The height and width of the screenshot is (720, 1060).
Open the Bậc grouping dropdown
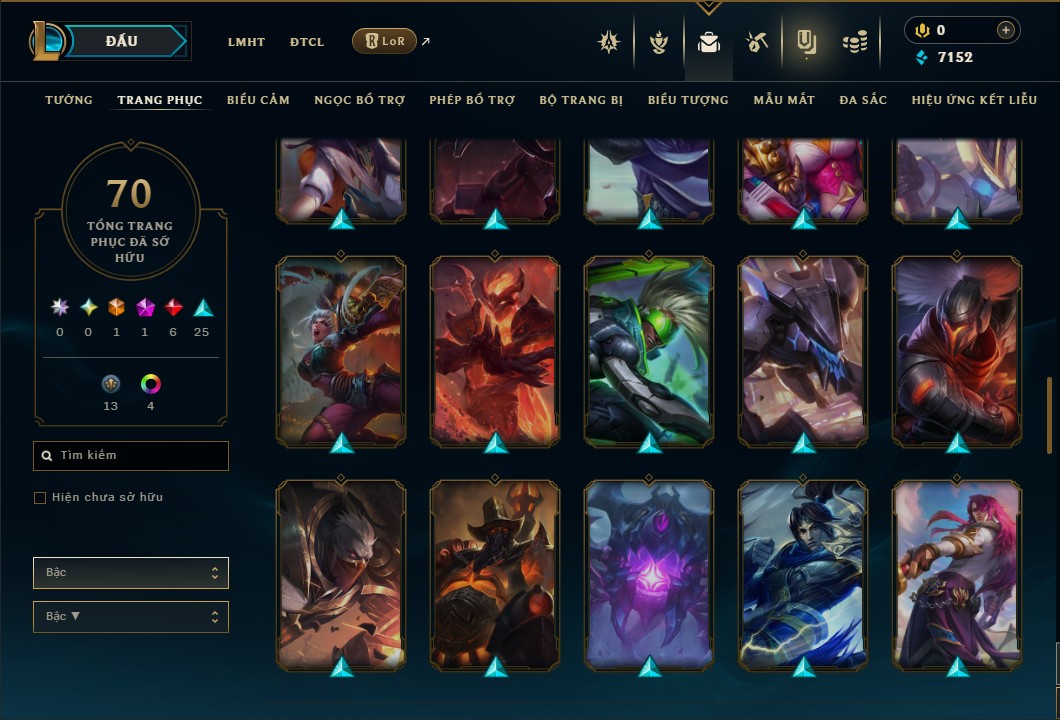tap(131, 573)
